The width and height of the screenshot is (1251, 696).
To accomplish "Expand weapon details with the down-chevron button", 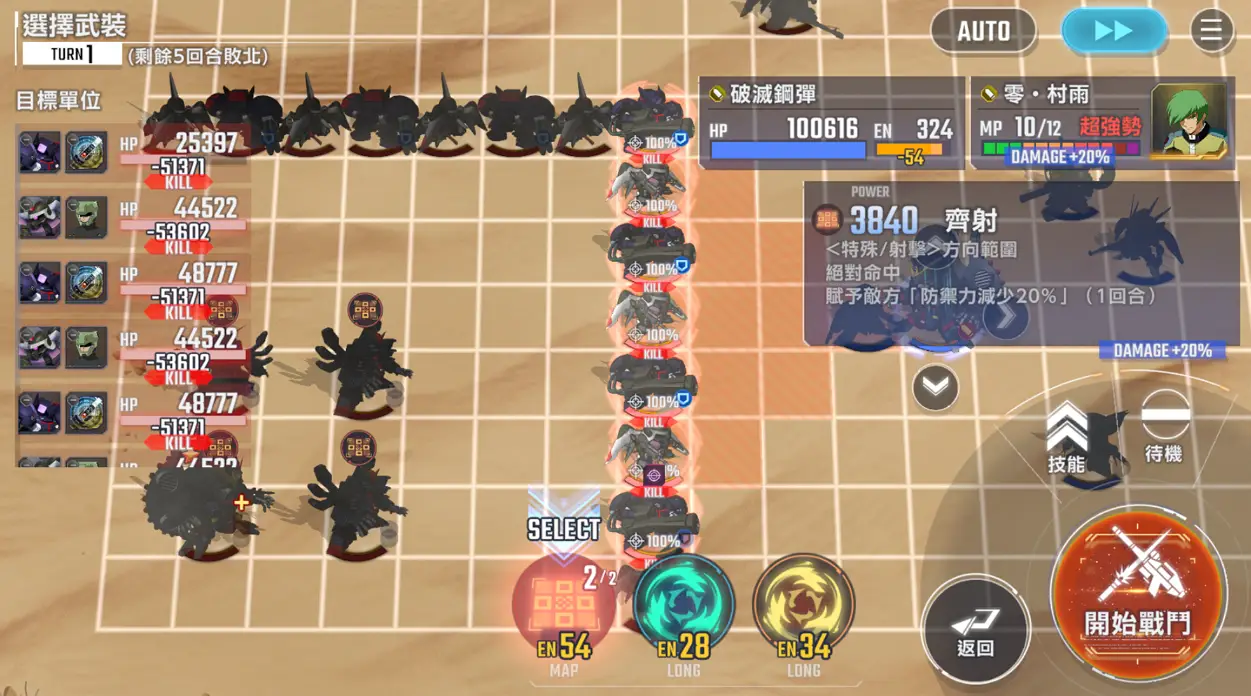I will pos(936,388).
